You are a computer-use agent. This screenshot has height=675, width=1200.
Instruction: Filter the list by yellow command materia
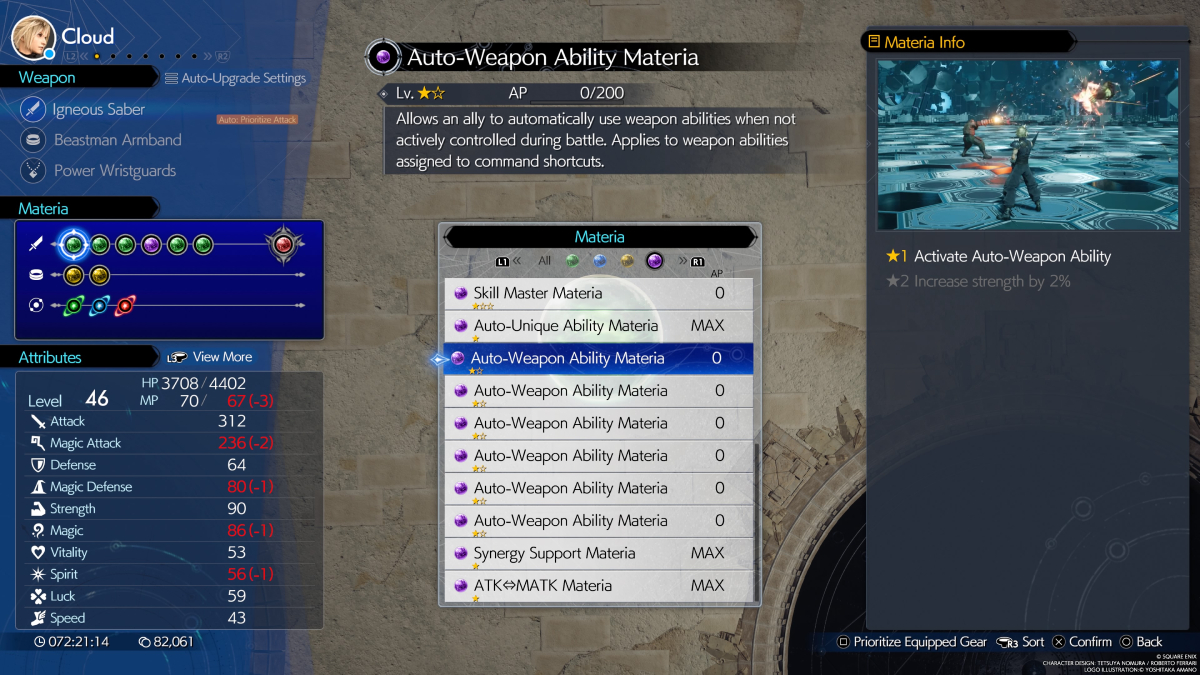tap(627, 261)
